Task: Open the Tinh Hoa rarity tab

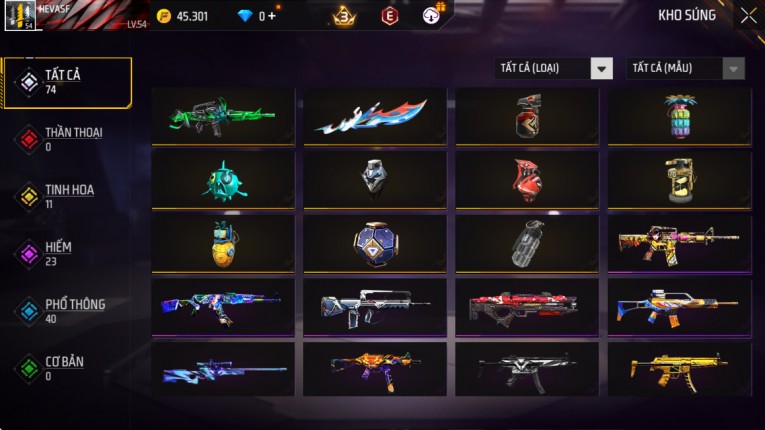Action: click(x=67, y=196)
